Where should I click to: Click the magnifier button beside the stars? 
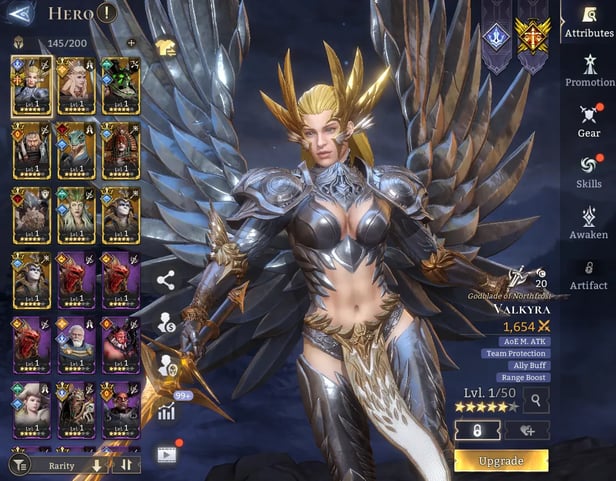click(x=536, y=401)
